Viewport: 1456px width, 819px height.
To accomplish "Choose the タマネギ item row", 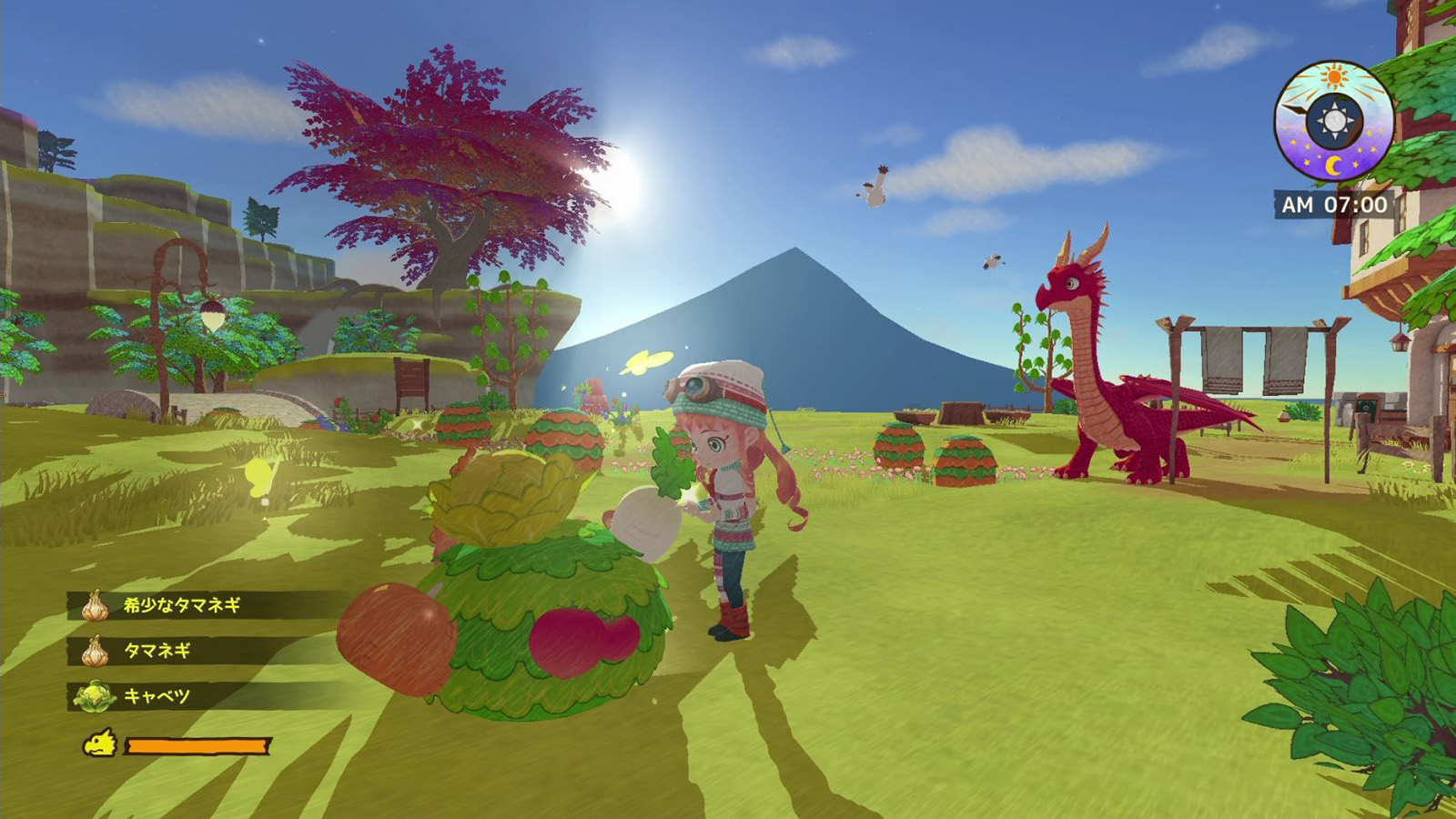I will click(157, 651).
